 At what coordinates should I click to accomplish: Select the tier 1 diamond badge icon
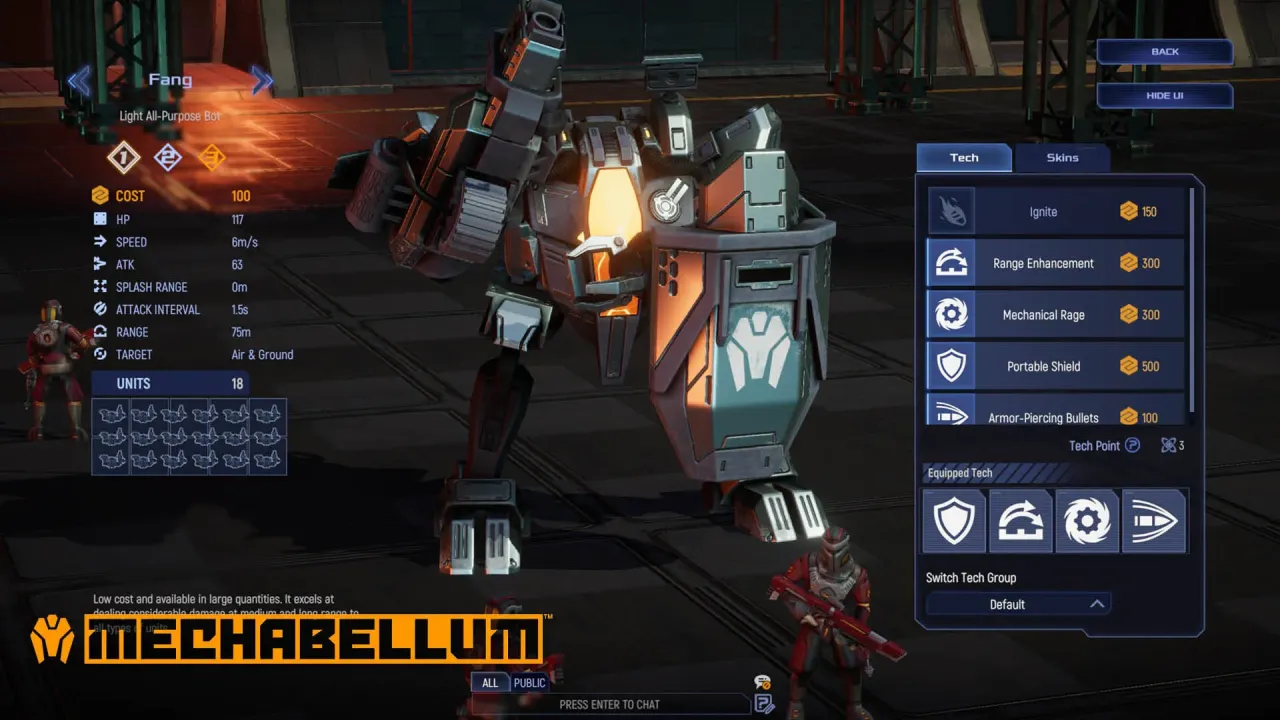[122, 158]
